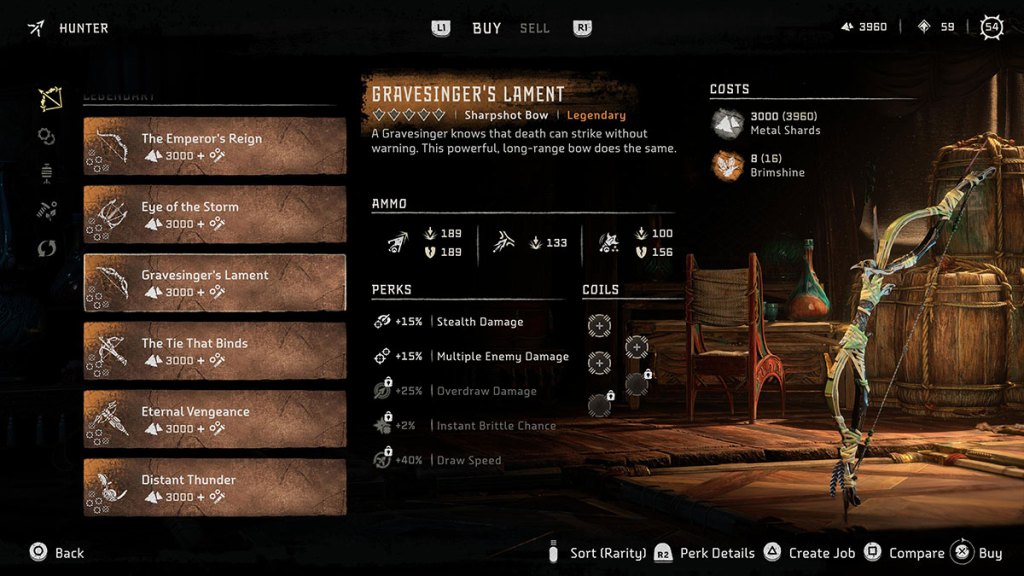Select Gravesinger's Lament entry
Screen dimensions: 1024x576
point(214,283)
